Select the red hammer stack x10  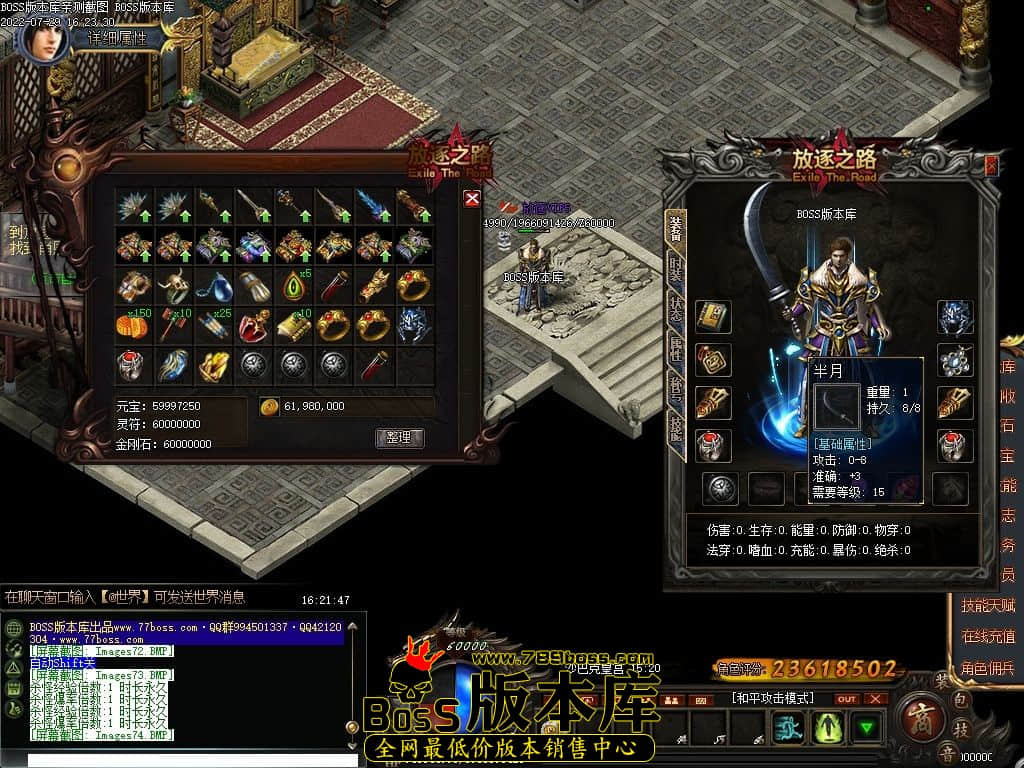(x=173, y=325)
